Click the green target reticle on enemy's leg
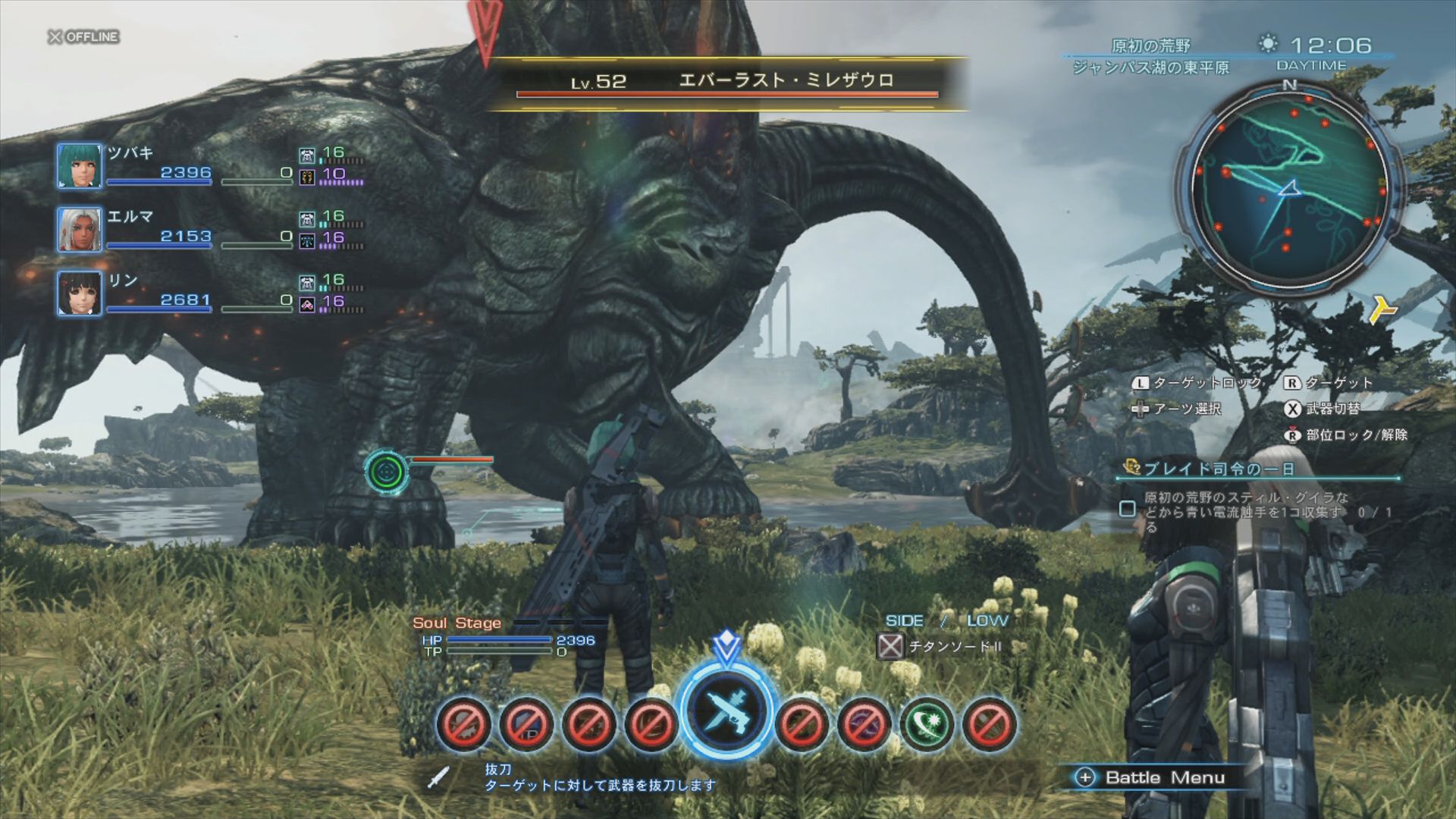1456x819 pixels. 387,472
